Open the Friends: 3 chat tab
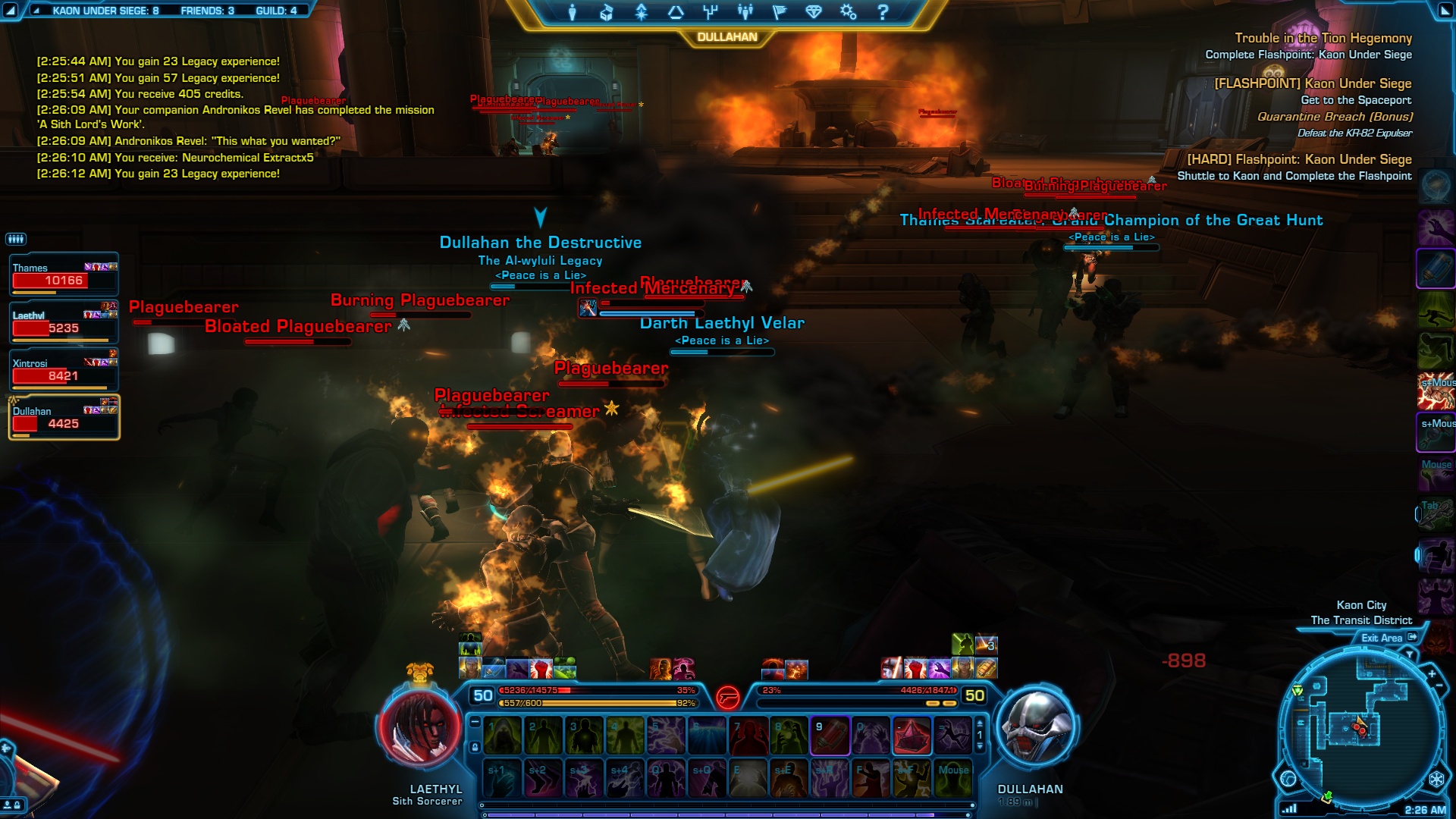Screen dimensions: 1456x819 [207, 11]
